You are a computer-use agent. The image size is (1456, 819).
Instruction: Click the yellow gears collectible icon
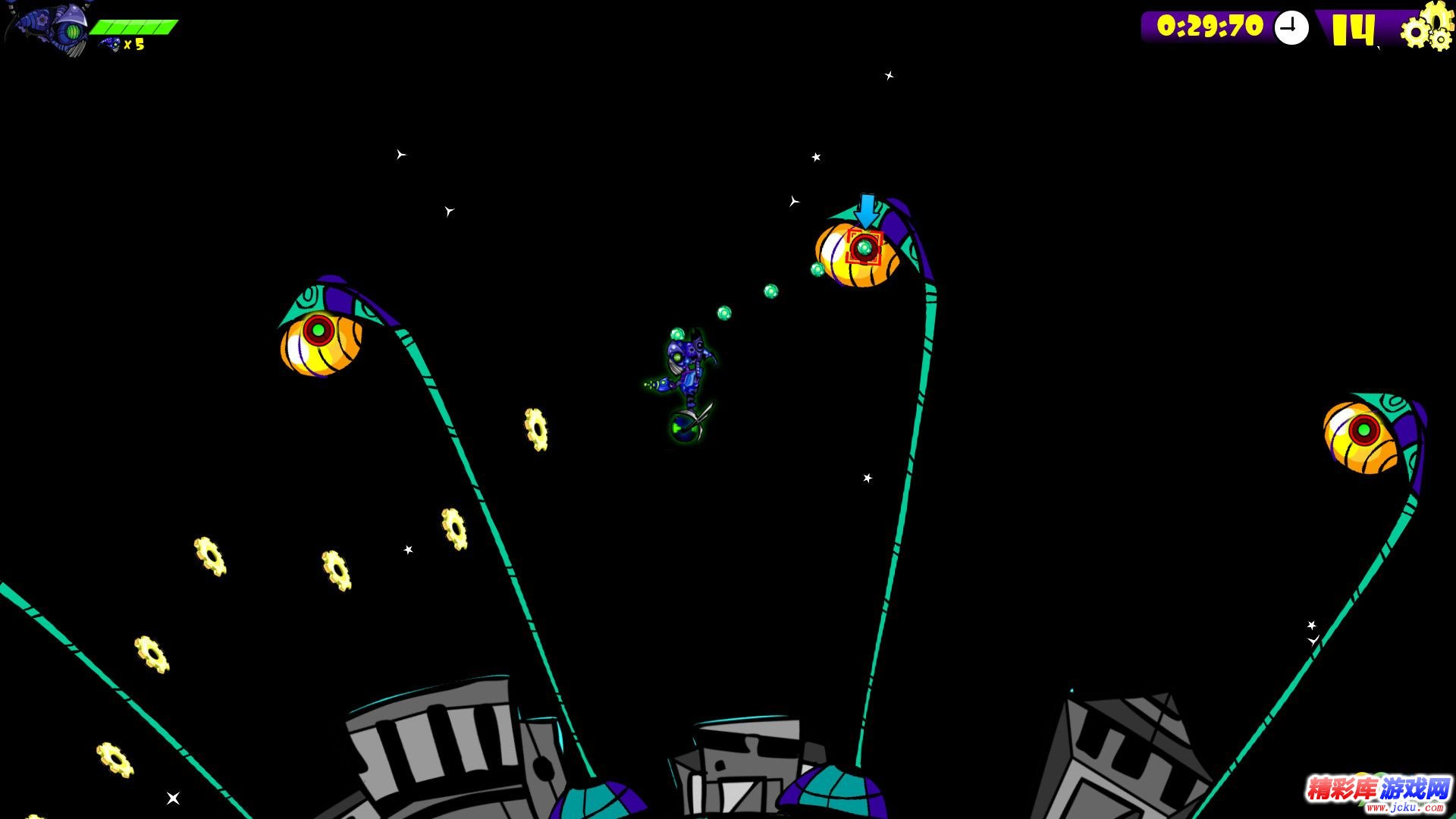pyautogui.click(x=1426, y=29)
